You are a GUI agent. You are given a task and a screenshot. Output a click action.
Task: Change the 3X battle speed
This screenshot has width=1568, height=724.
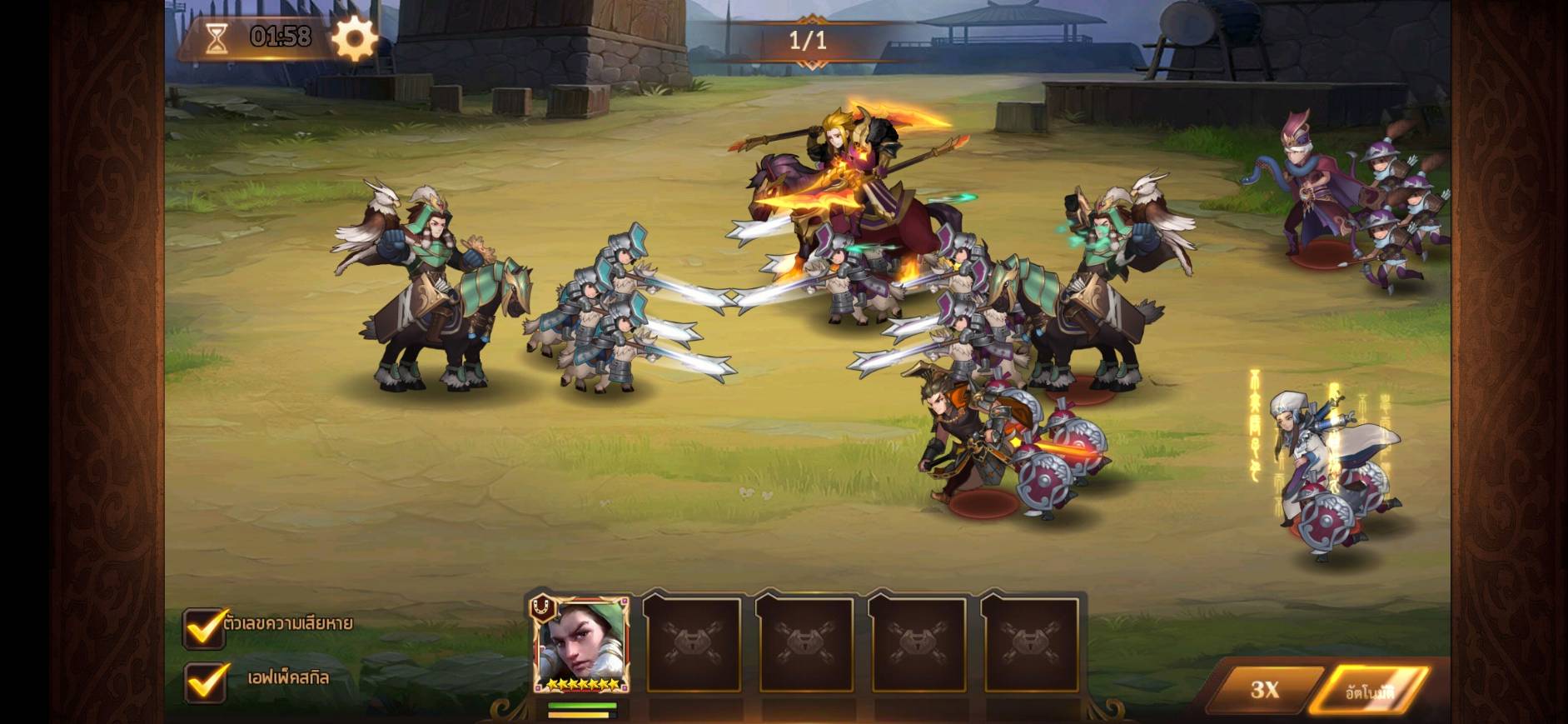[x=1264, y=689]
